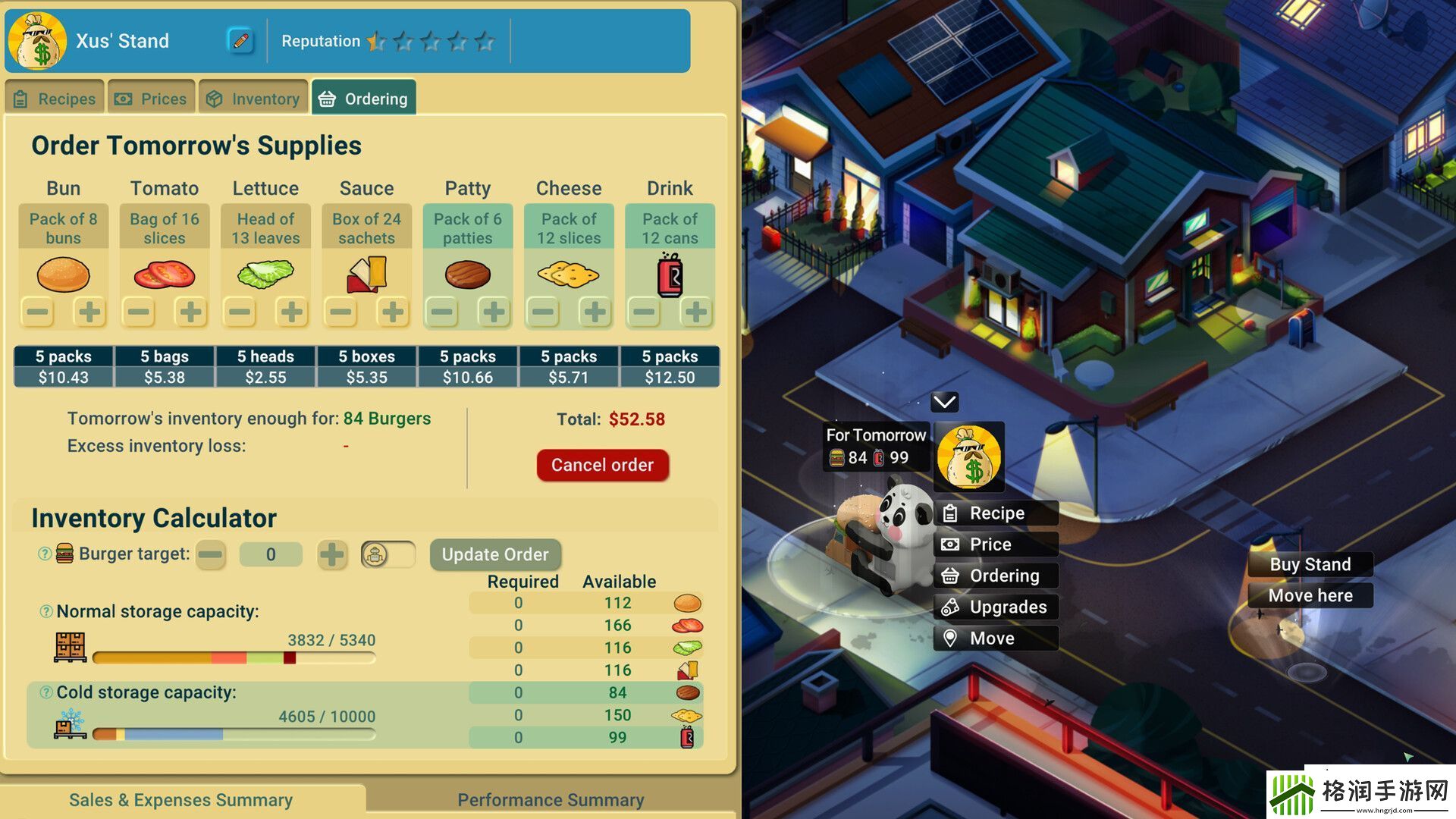Decrease Cheese pack order quantity
The width and height of the screenshot is (1456, 819).
(543, 312)
